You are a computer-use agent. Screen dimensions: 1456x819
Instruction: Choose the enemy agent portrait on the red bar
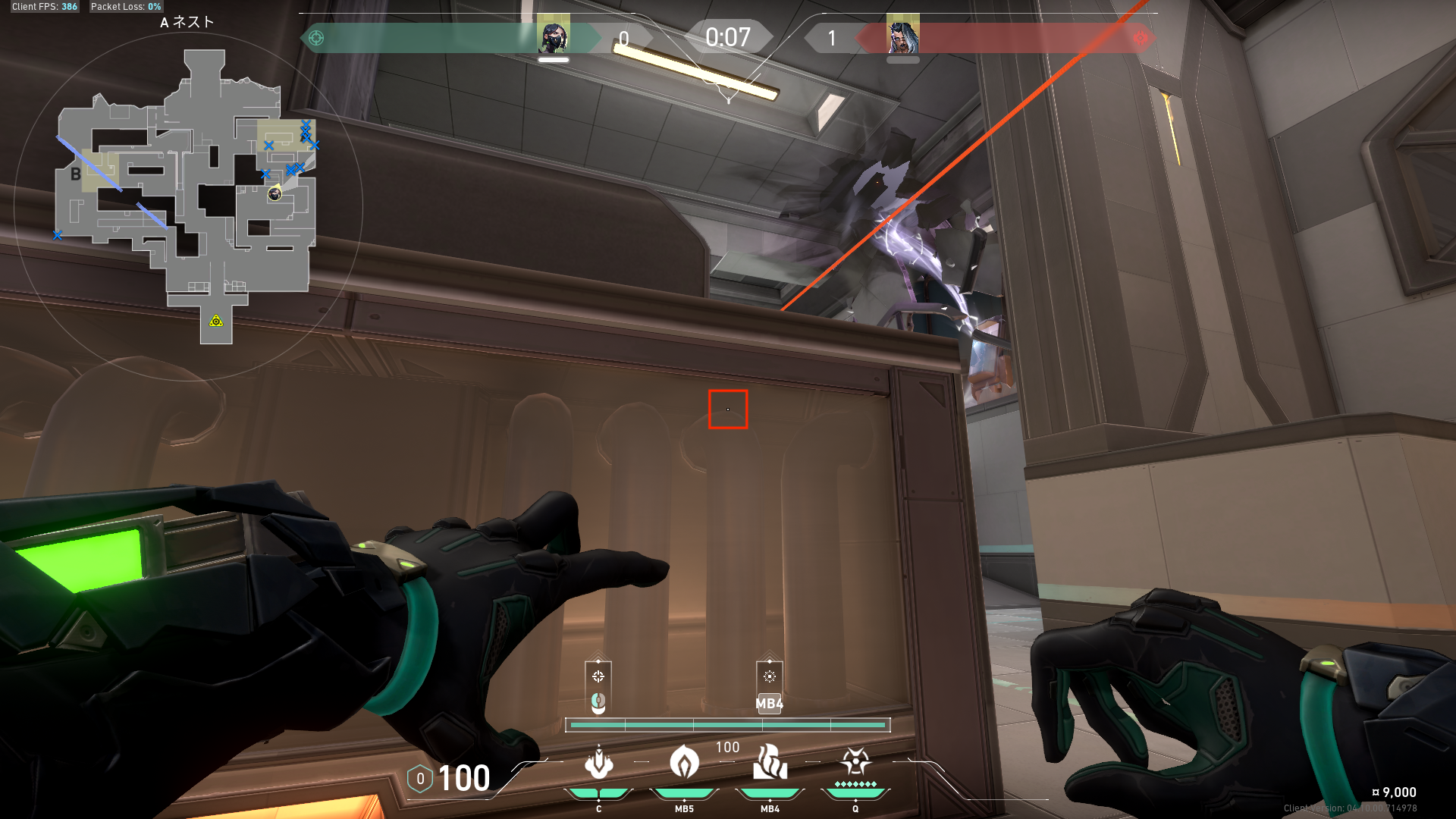coord(902,36)
